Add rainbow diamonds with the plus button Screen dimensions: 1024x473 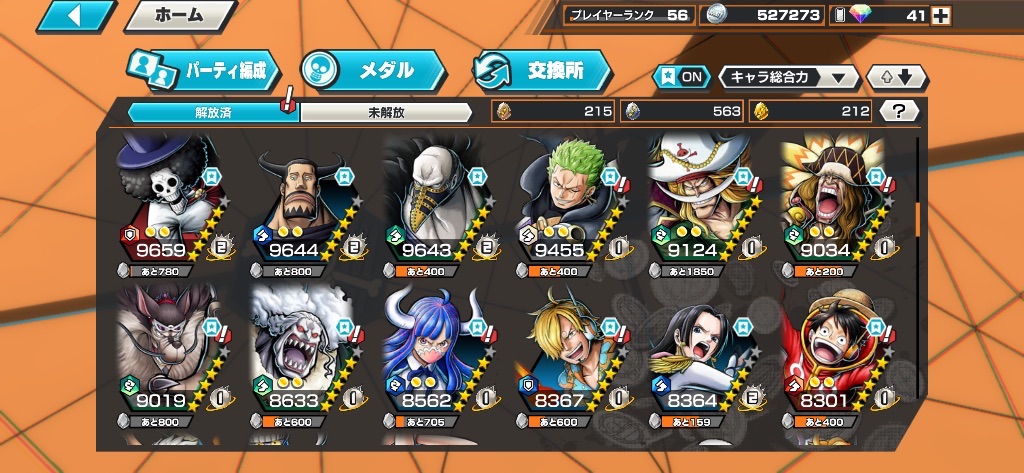(941, 15)
